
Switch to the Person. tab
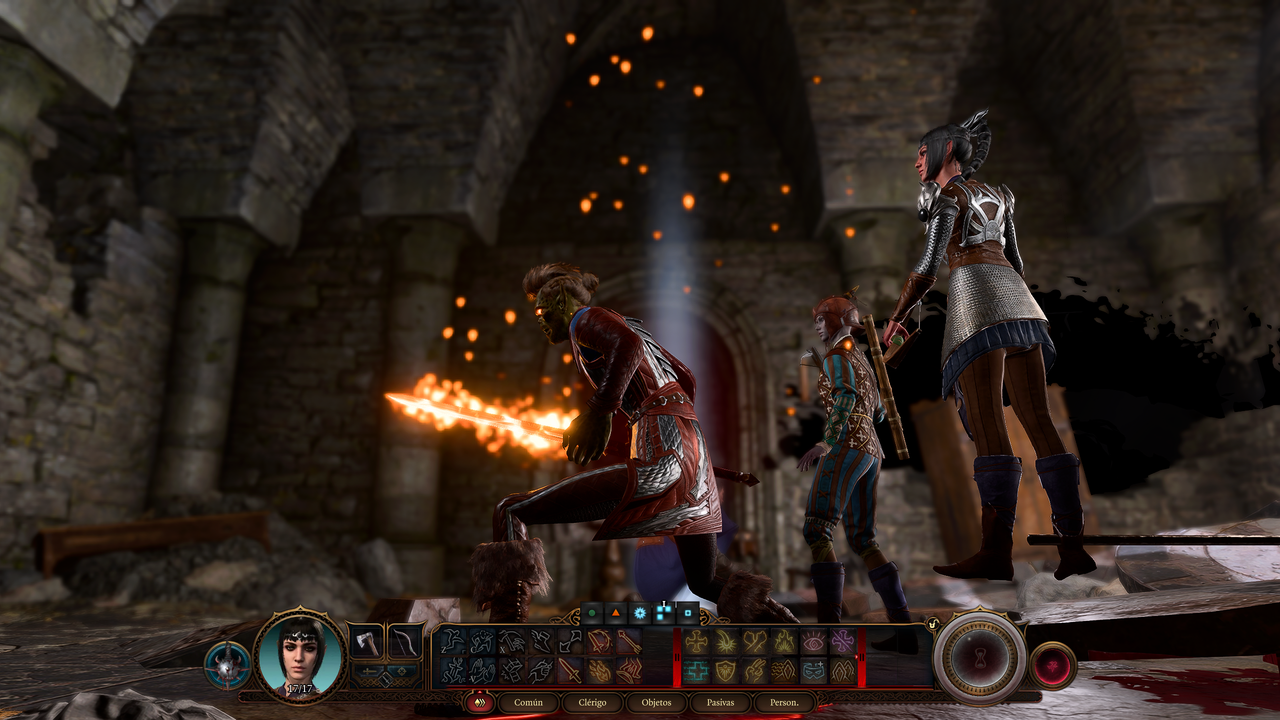point(784,702)
